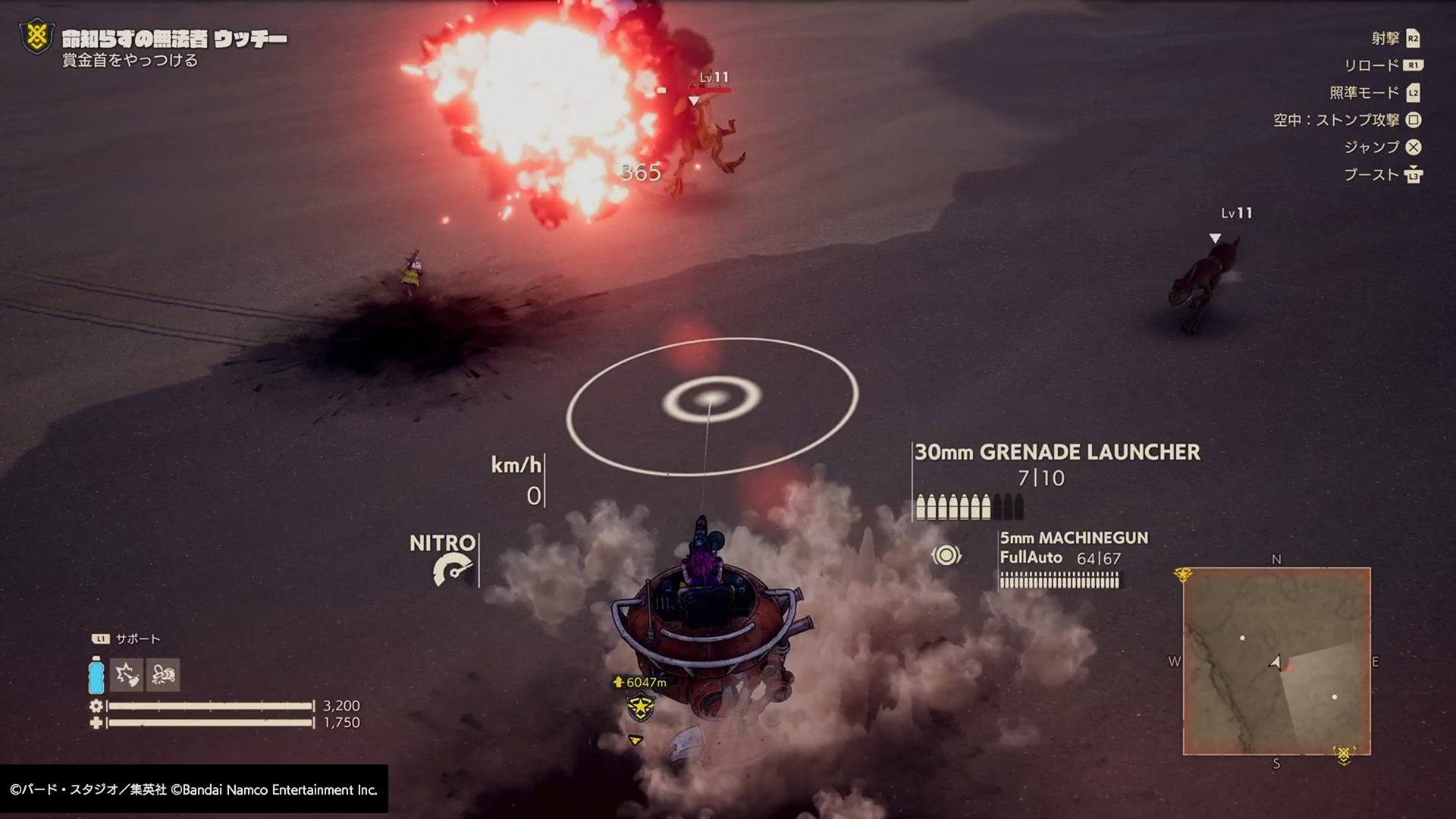1456x819 pixels.
Task: Activate the vacuum cleaner support ability
Action: [x=163, y=675]
